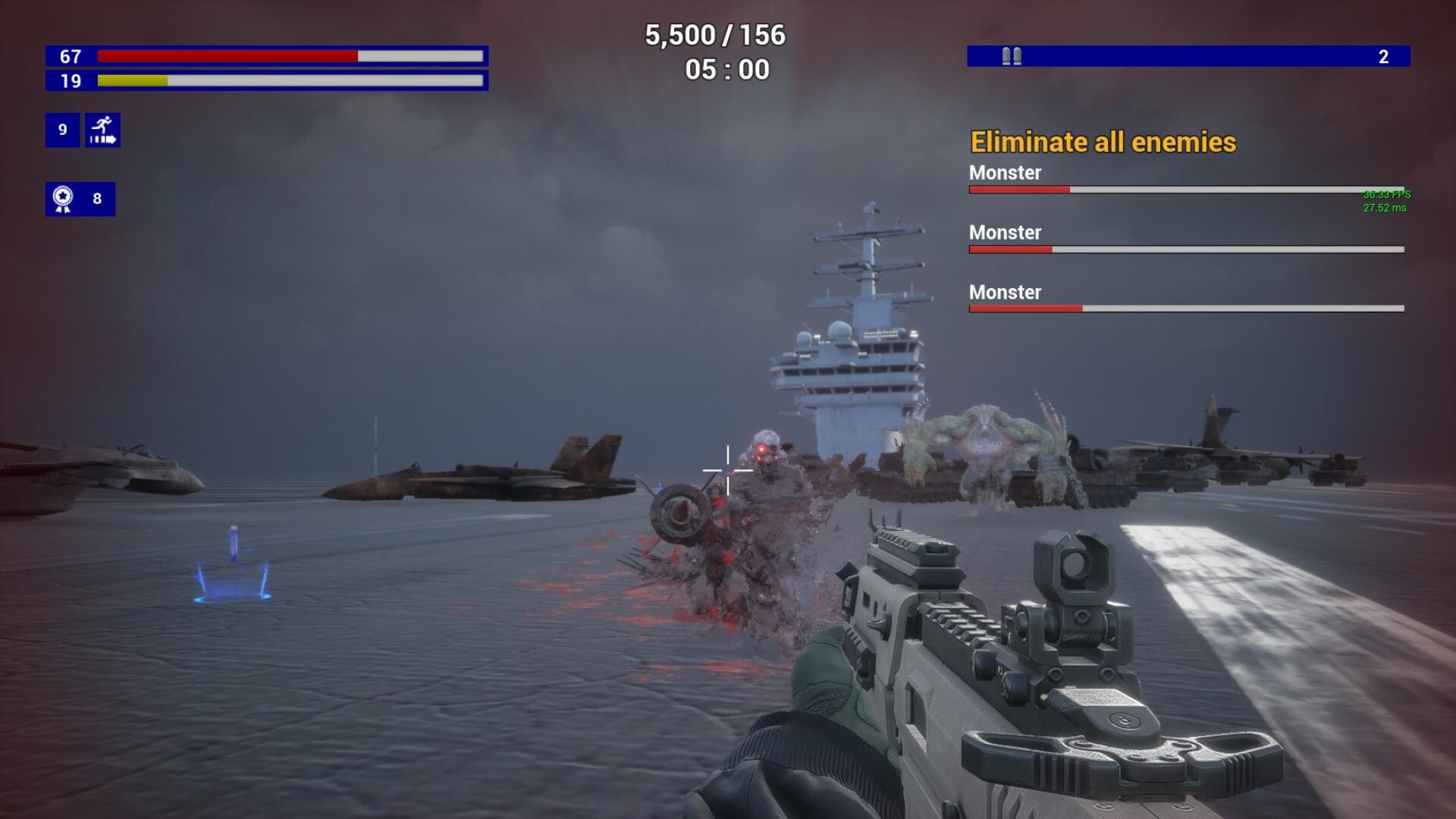
Task: Click the match timer showing 05:00
Action: tap(726, 69)
